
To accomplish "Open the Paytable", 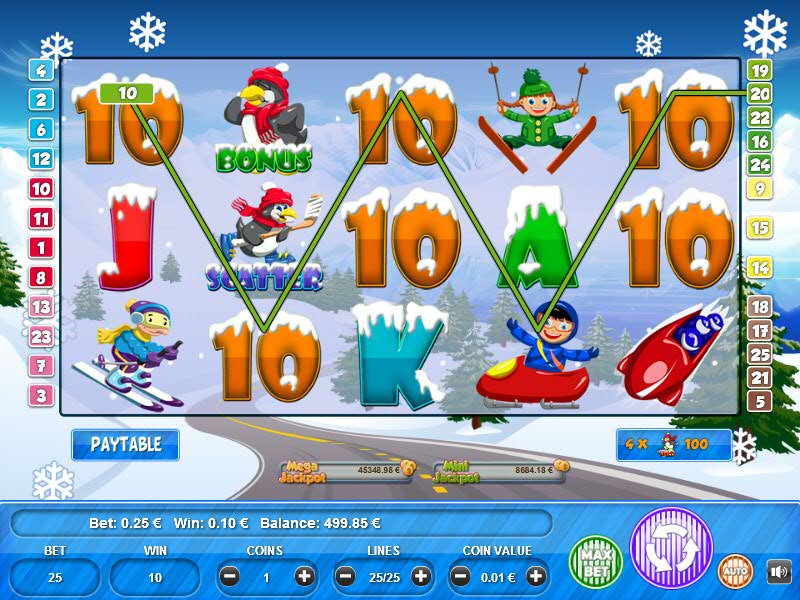I will point(125,445).
